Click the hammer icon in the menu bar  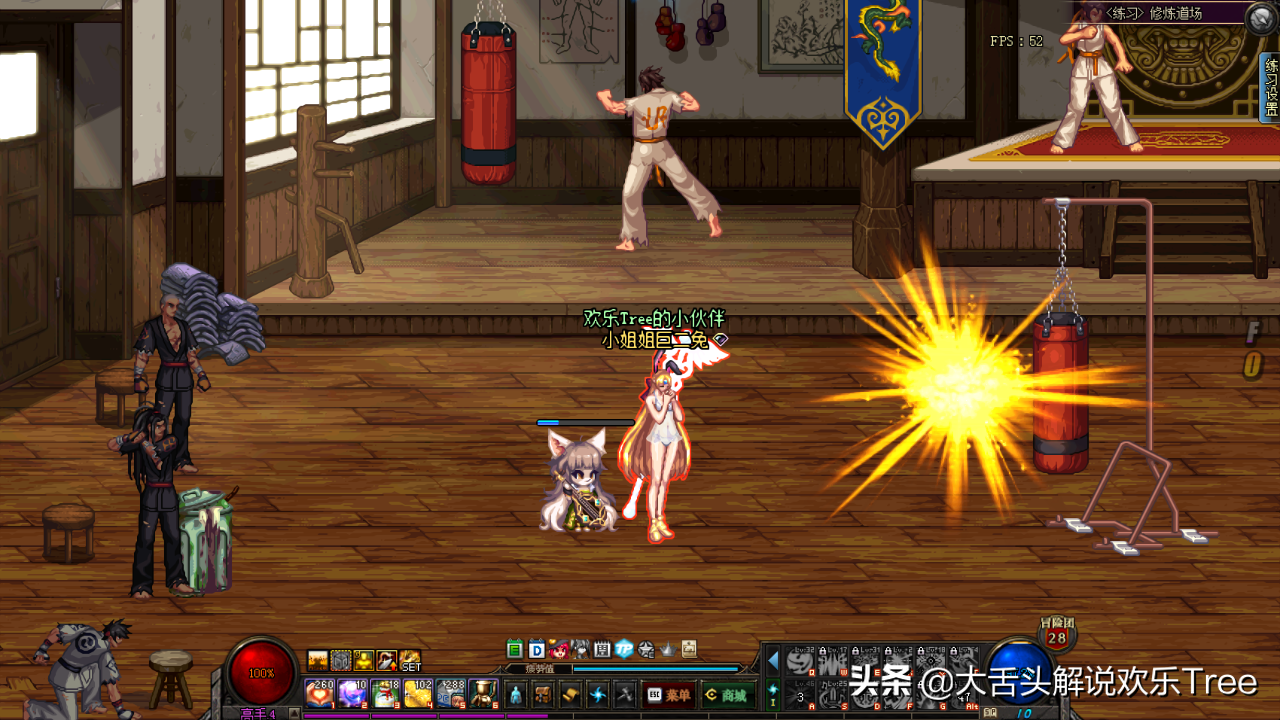click(625, 694)
